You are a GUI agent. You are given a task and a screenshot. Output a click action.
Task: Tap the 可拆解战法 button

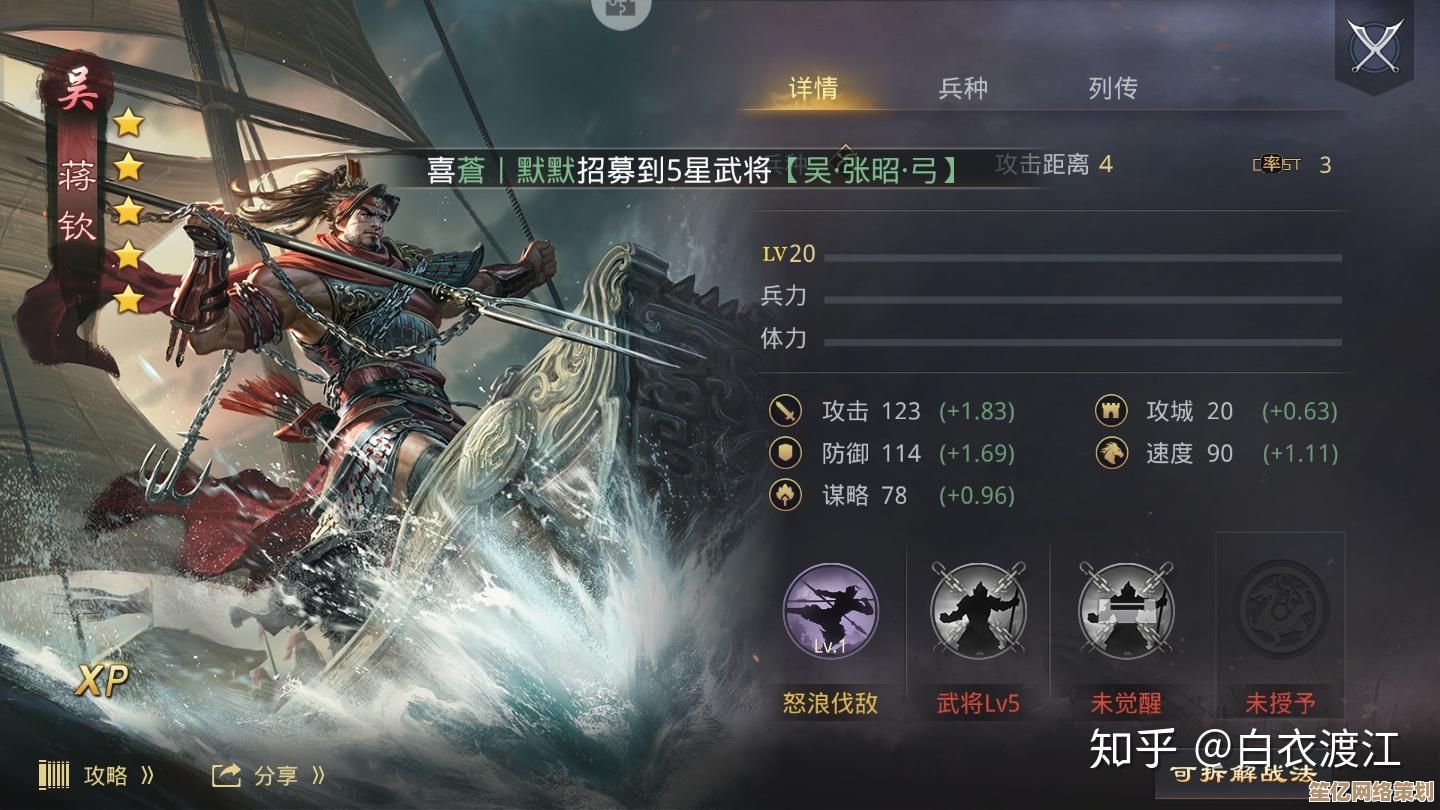(x=1243, y=773)
